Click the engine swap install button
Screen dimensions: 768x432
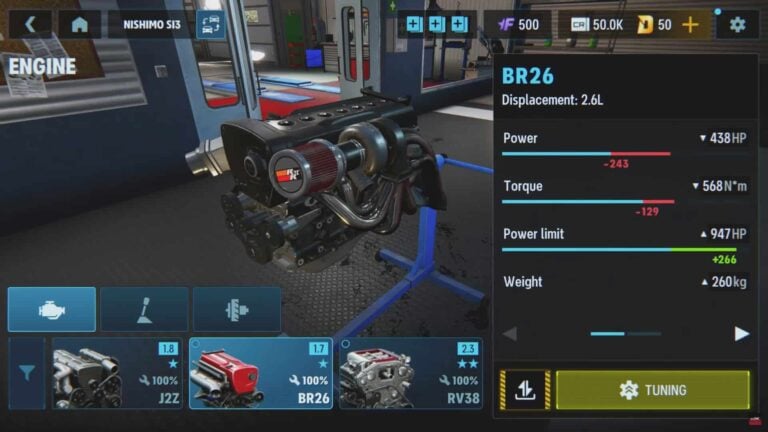(x=525, y=390)
